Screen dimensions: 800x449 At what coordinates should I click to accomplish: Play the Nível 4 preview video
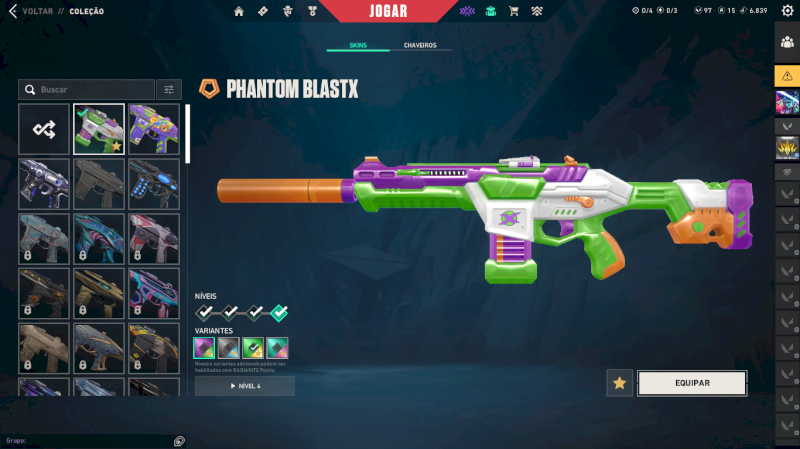pyautogui.click(x=245, y=386)
